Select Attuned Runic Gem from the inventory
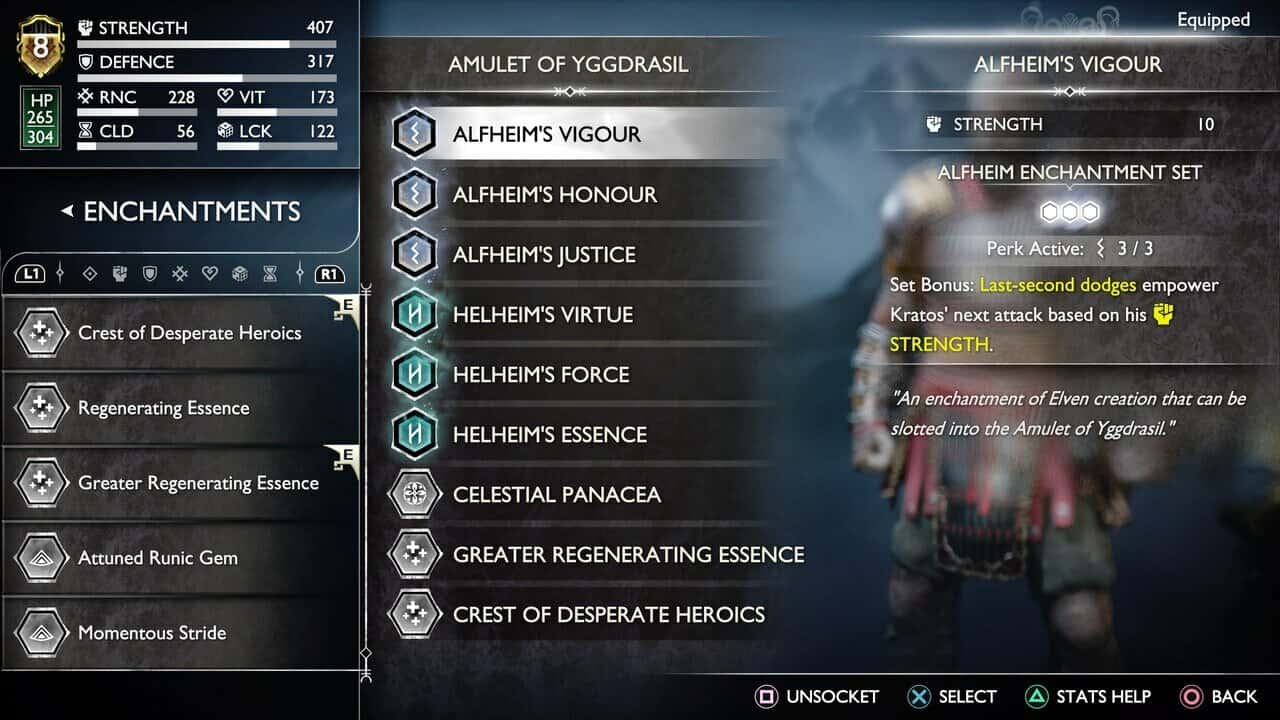The width and height of the screenshot is (1280, 720). pyautogui.click(x=158, y=558)
